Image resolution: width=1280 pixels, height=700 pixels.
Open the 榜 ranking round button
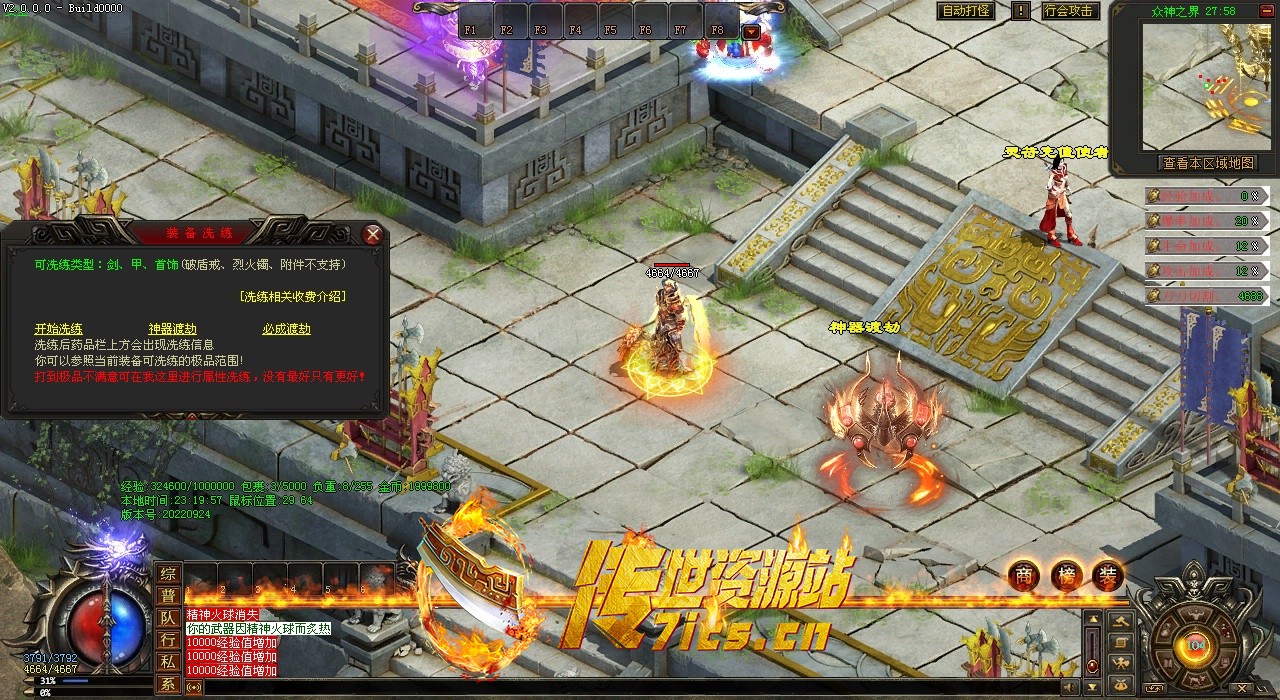[x=1066, y=575]
